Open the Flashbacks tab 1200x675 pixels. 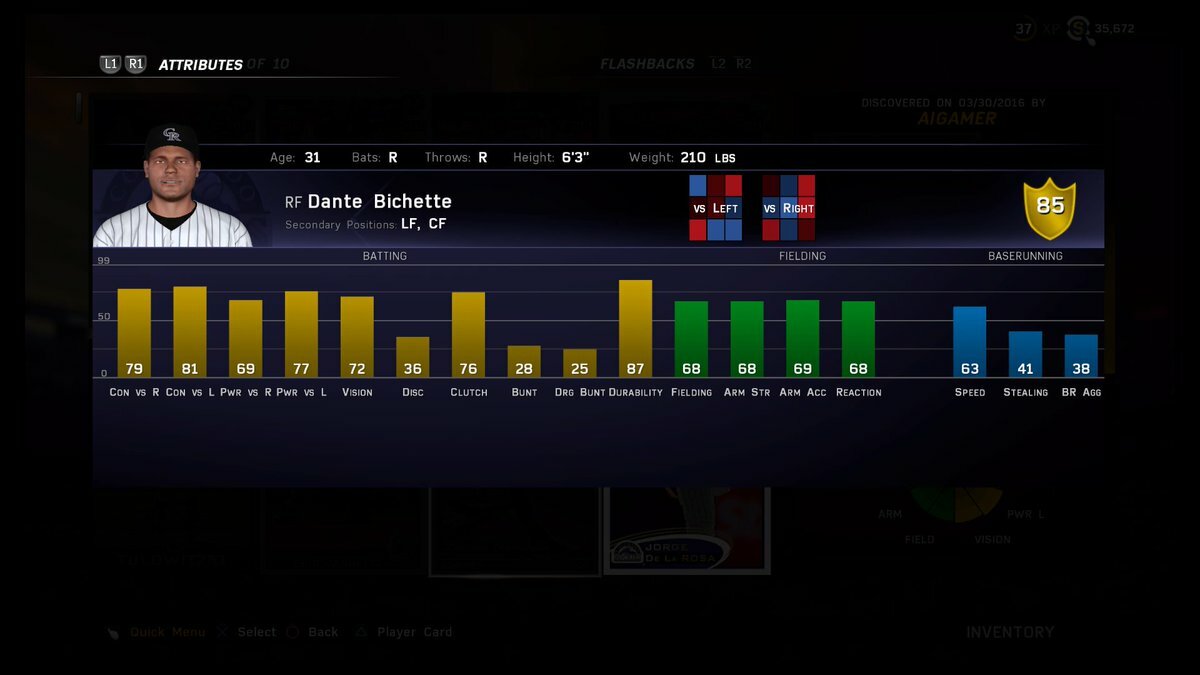[x=647, y=64]
